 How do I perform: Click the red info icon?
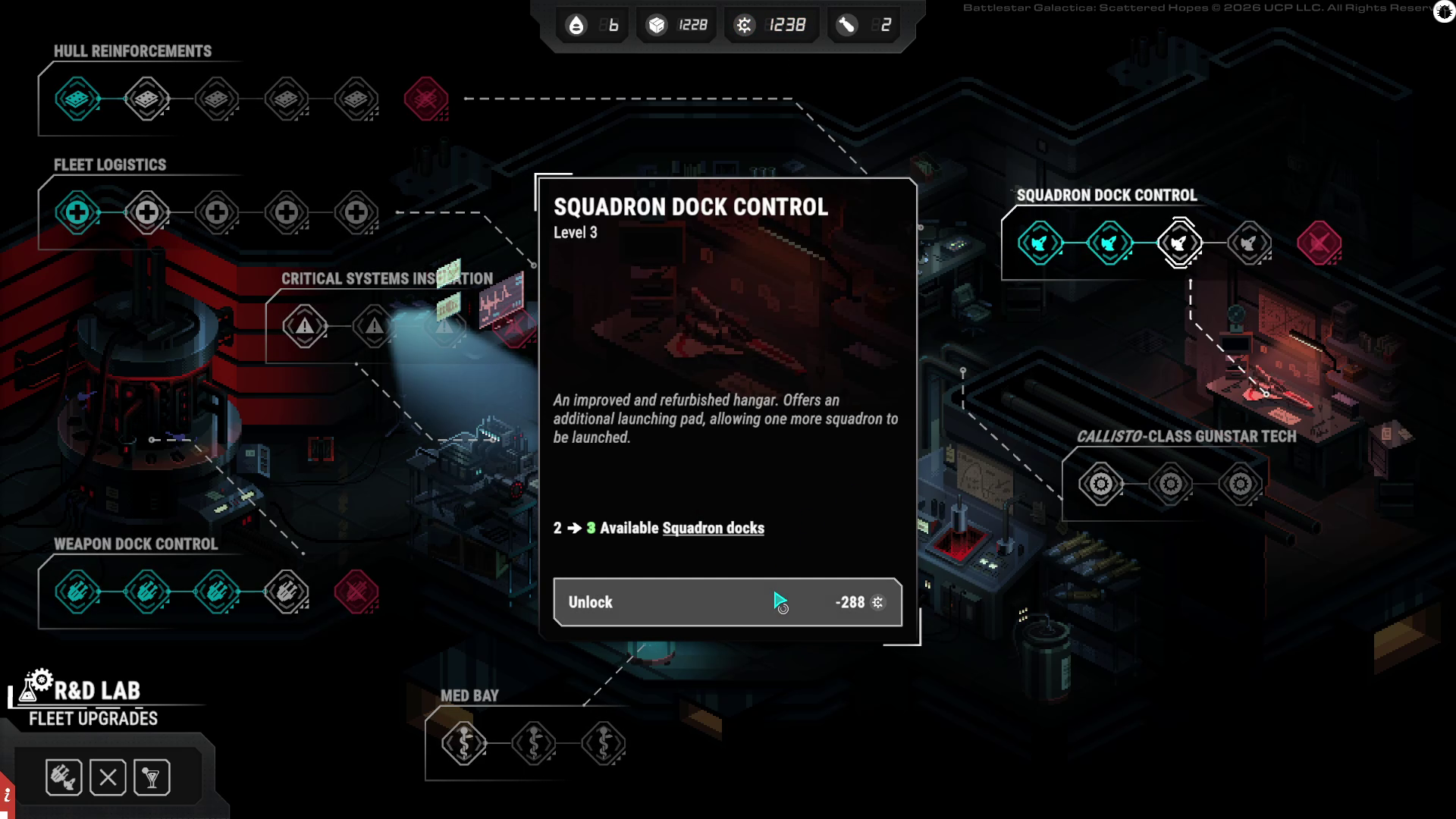[x=7, y=796]
